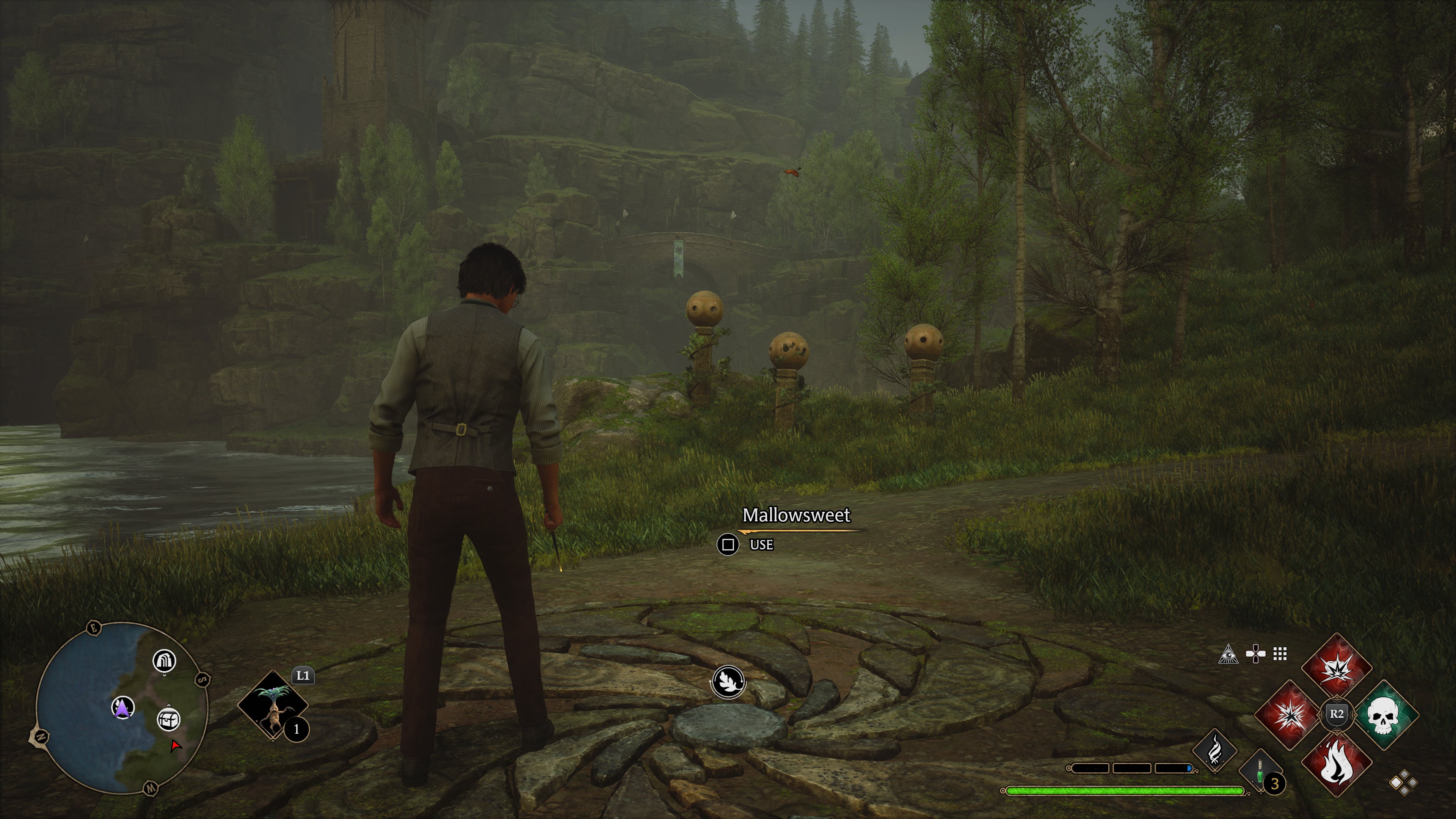This screenshot has width=1456, height=819.
Task: Select the red arrow marker on minimap
Action: pyautogui.click(x=176, y=747)
